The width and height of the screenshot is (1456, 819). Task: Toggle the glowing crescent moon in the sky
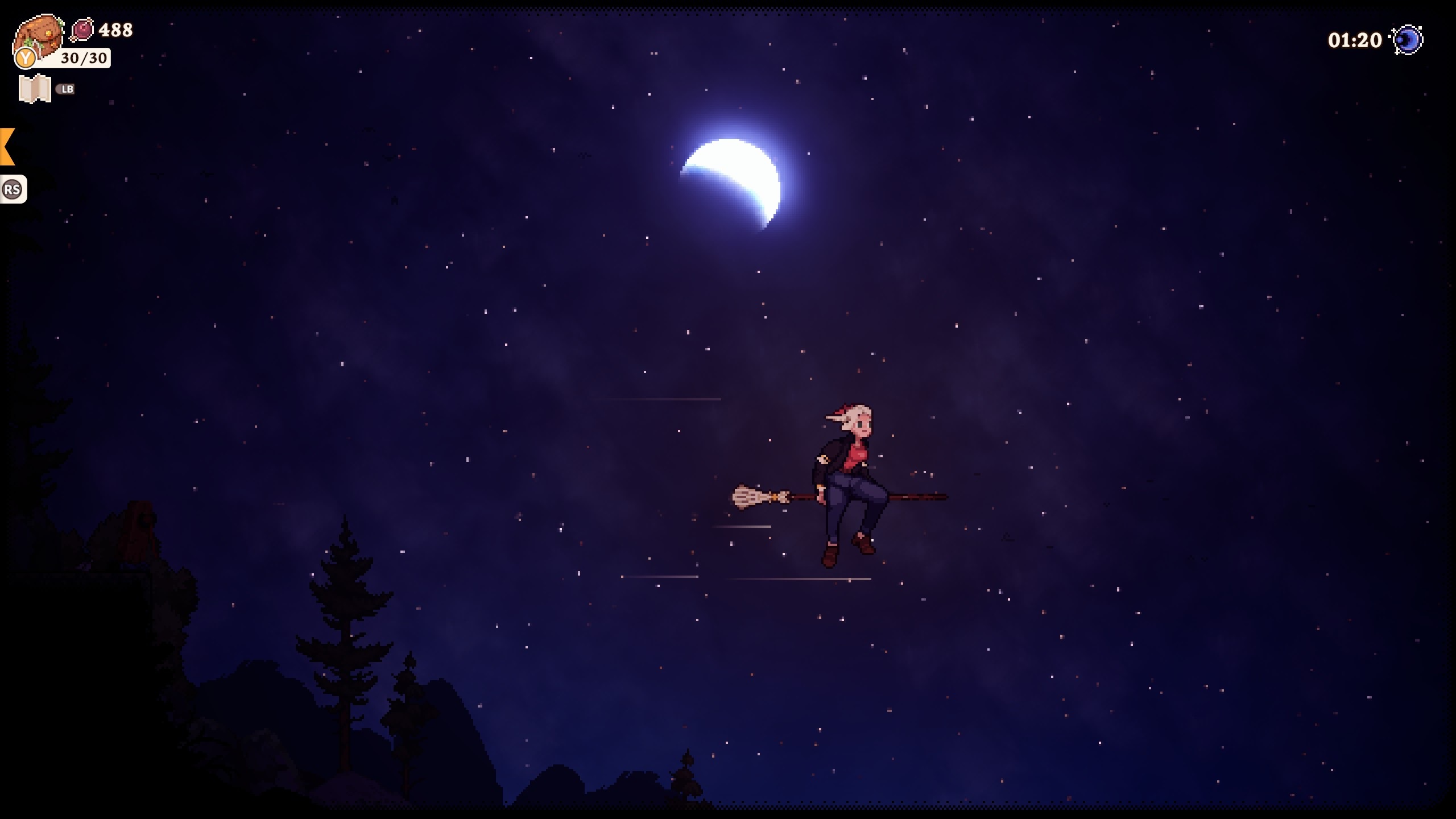739,176
